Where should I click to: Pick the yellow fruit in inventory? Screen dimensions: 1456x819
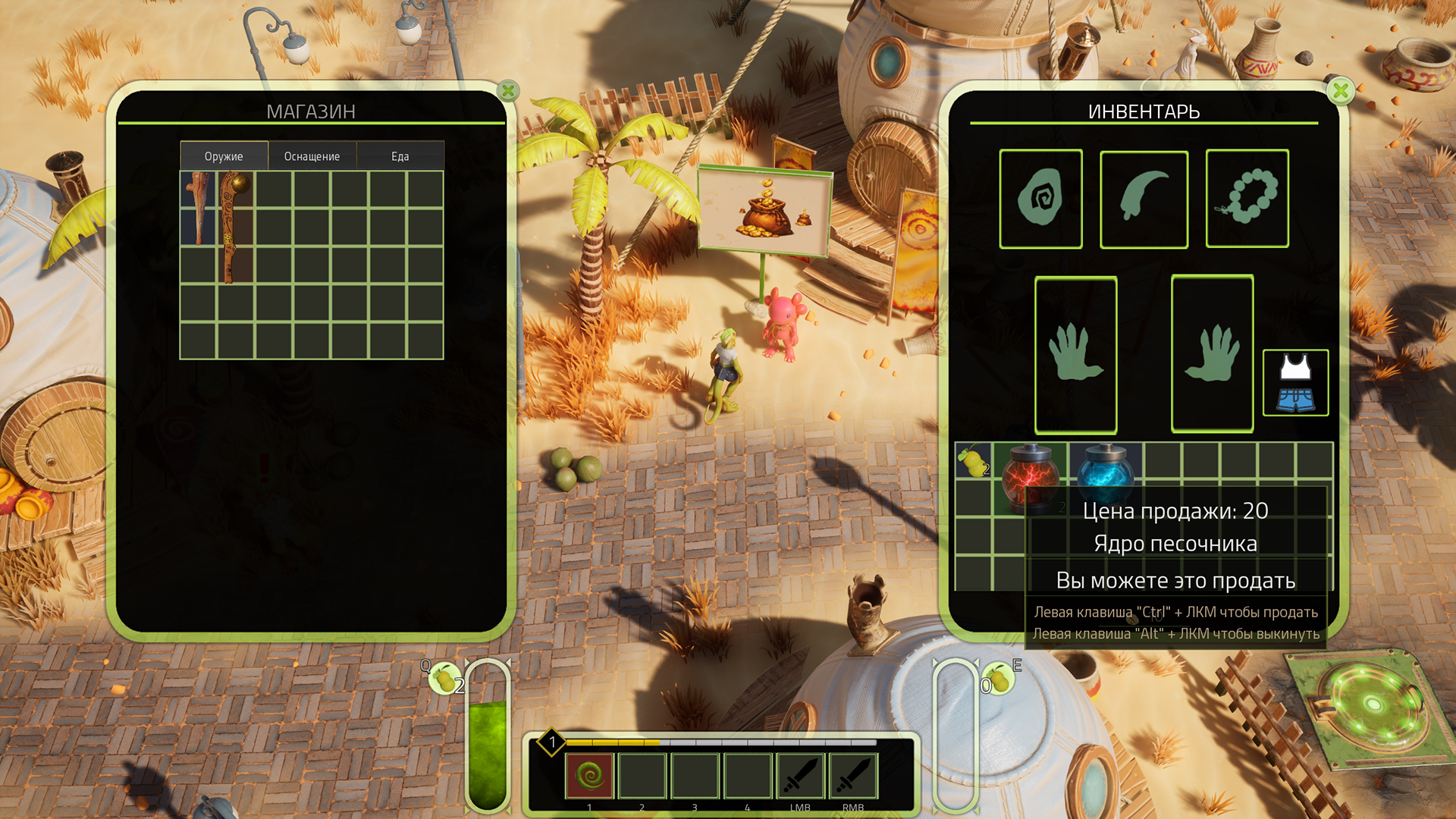coord(973,460)
